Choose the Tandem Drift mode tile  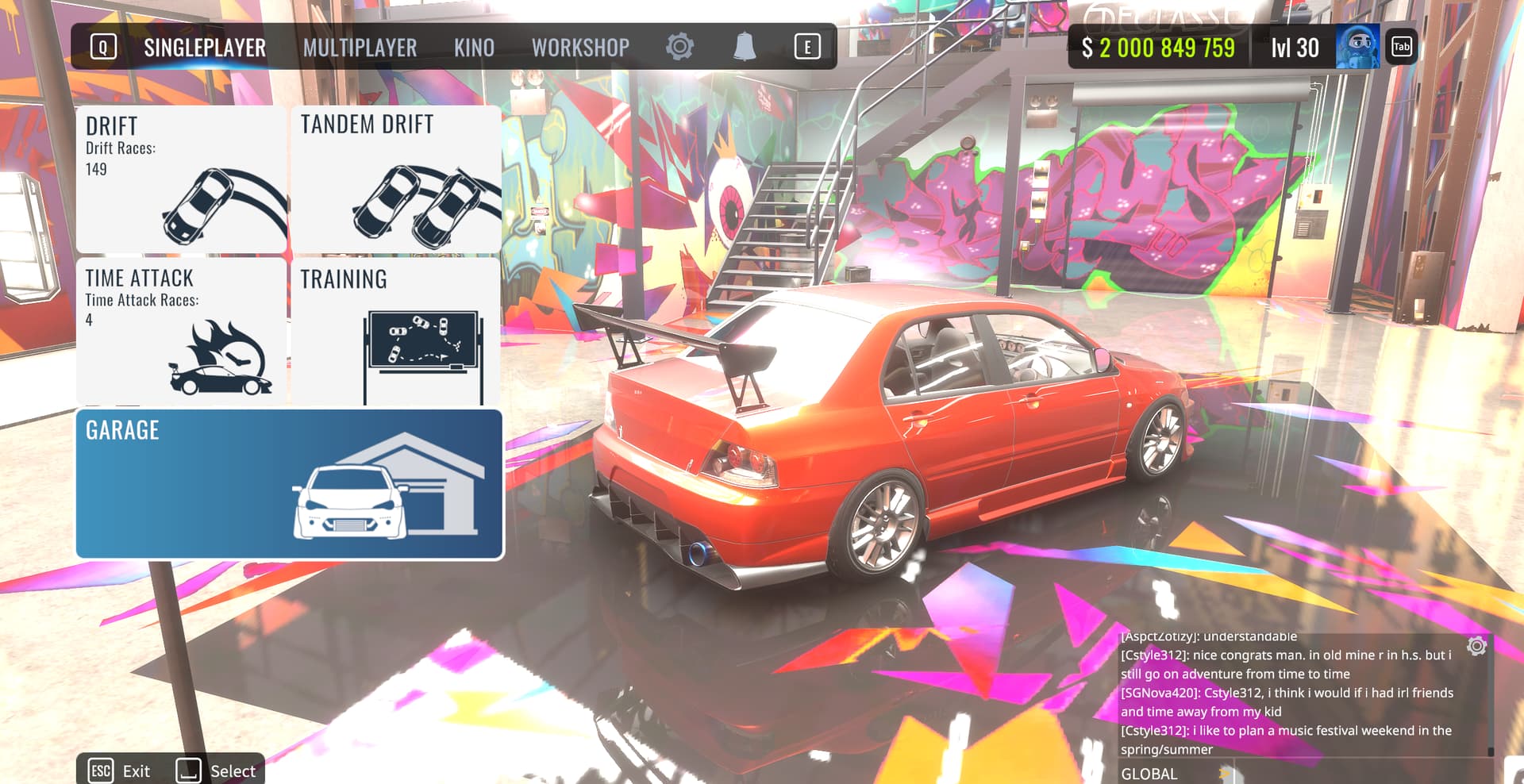point(396,179)
